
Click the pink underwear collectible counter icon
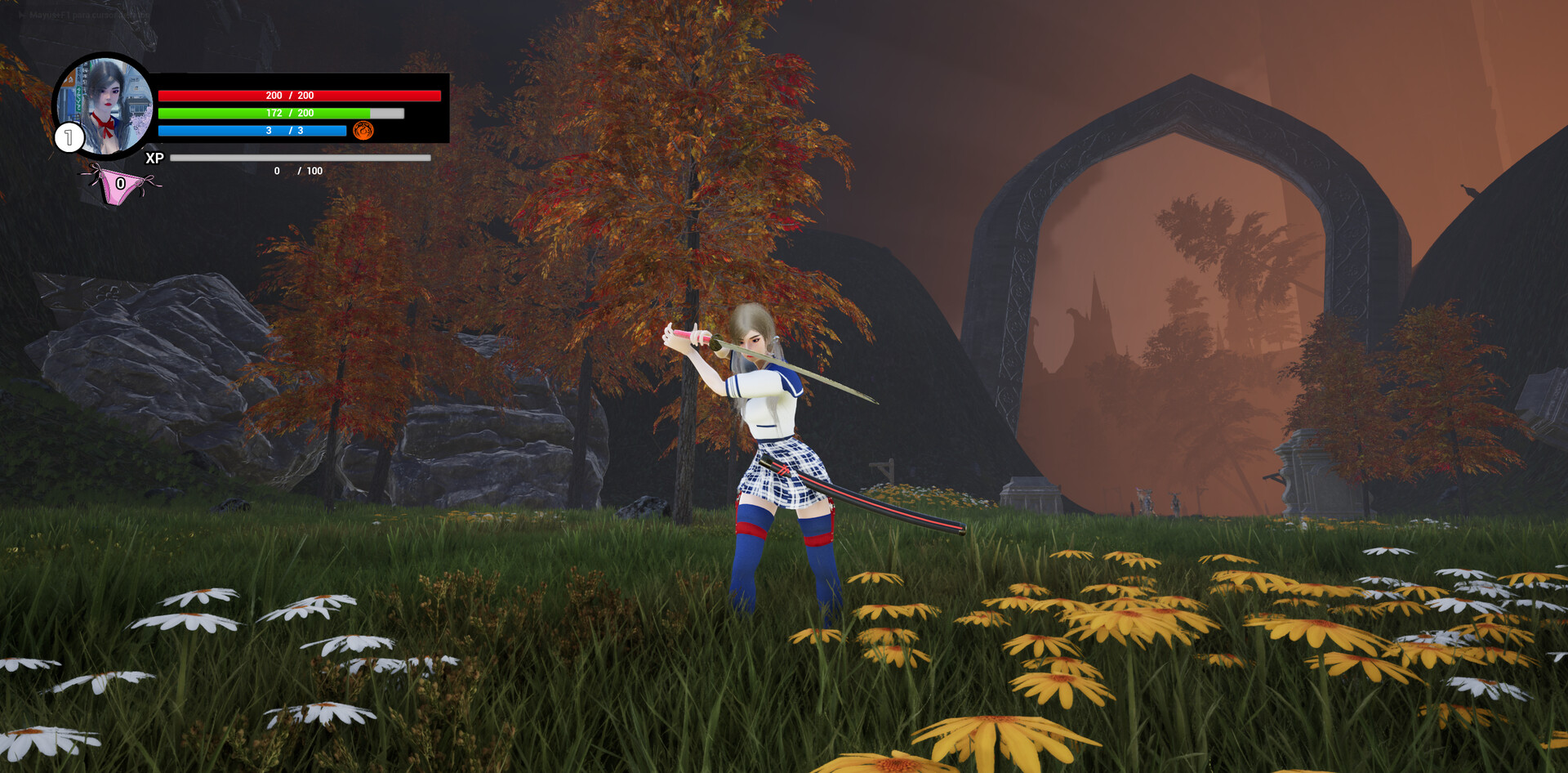[121, 185]
